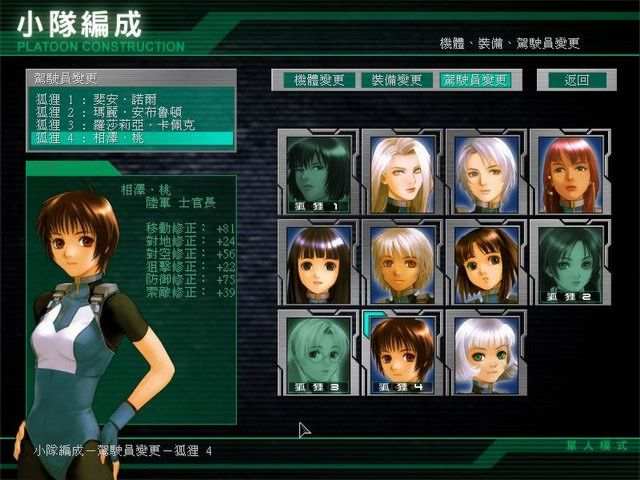Choose the white-haired green-eyed pilot portrait
Image resolution: width=640 pixels, height=480 pixels.
click(x=486, y=352)
